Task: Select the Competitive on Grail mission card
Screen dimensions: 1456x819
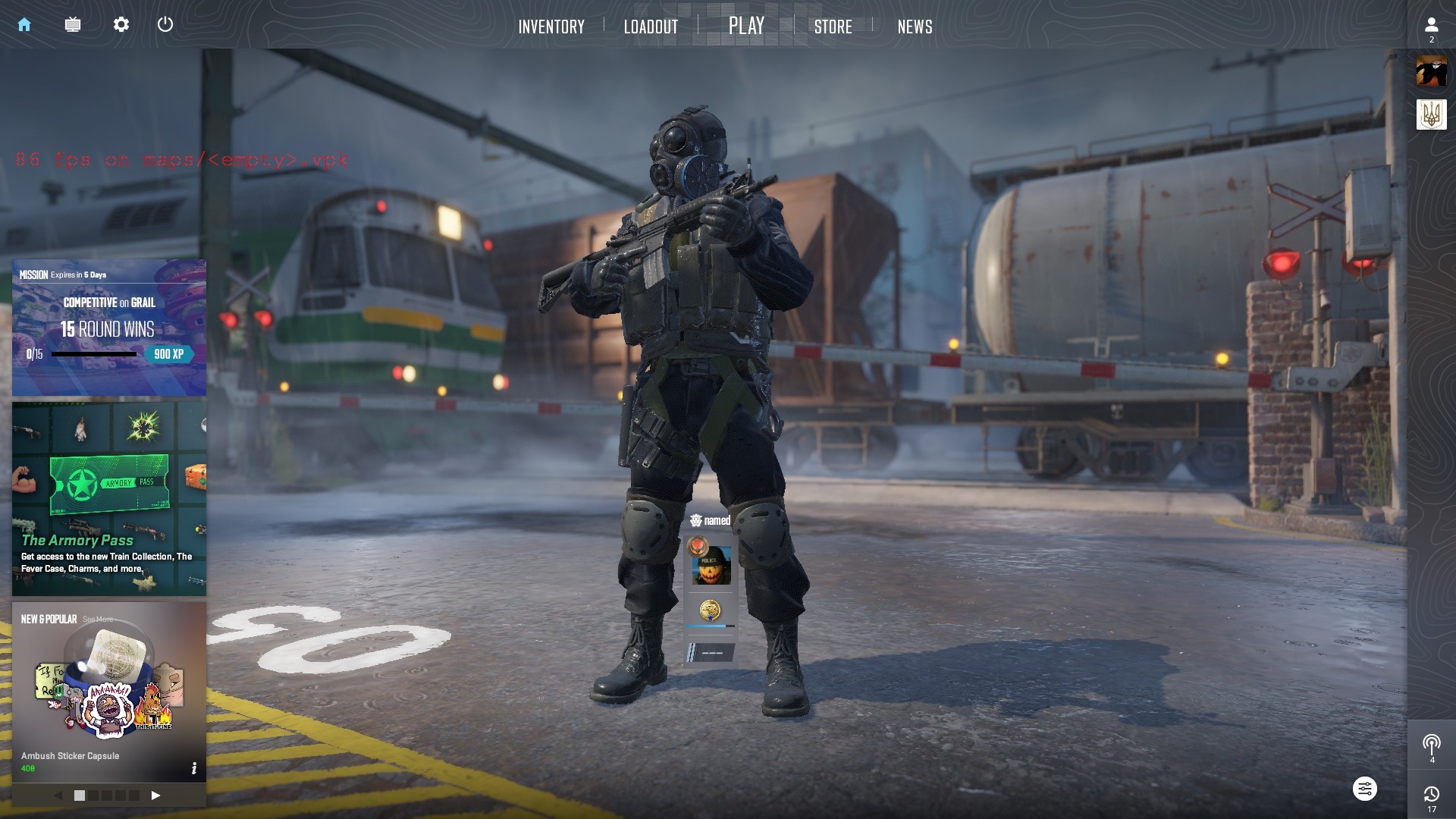Action: [x=109, y=328]
